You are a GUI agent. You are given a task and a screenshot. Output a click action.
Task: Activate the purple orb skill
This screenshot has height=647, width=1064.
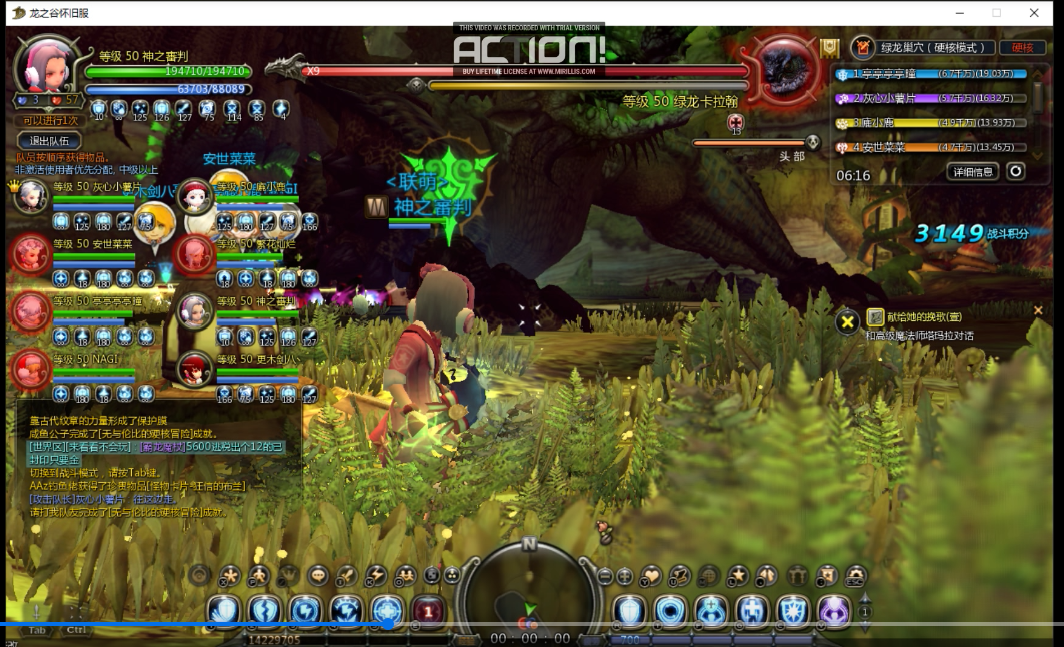coord(834,609)
